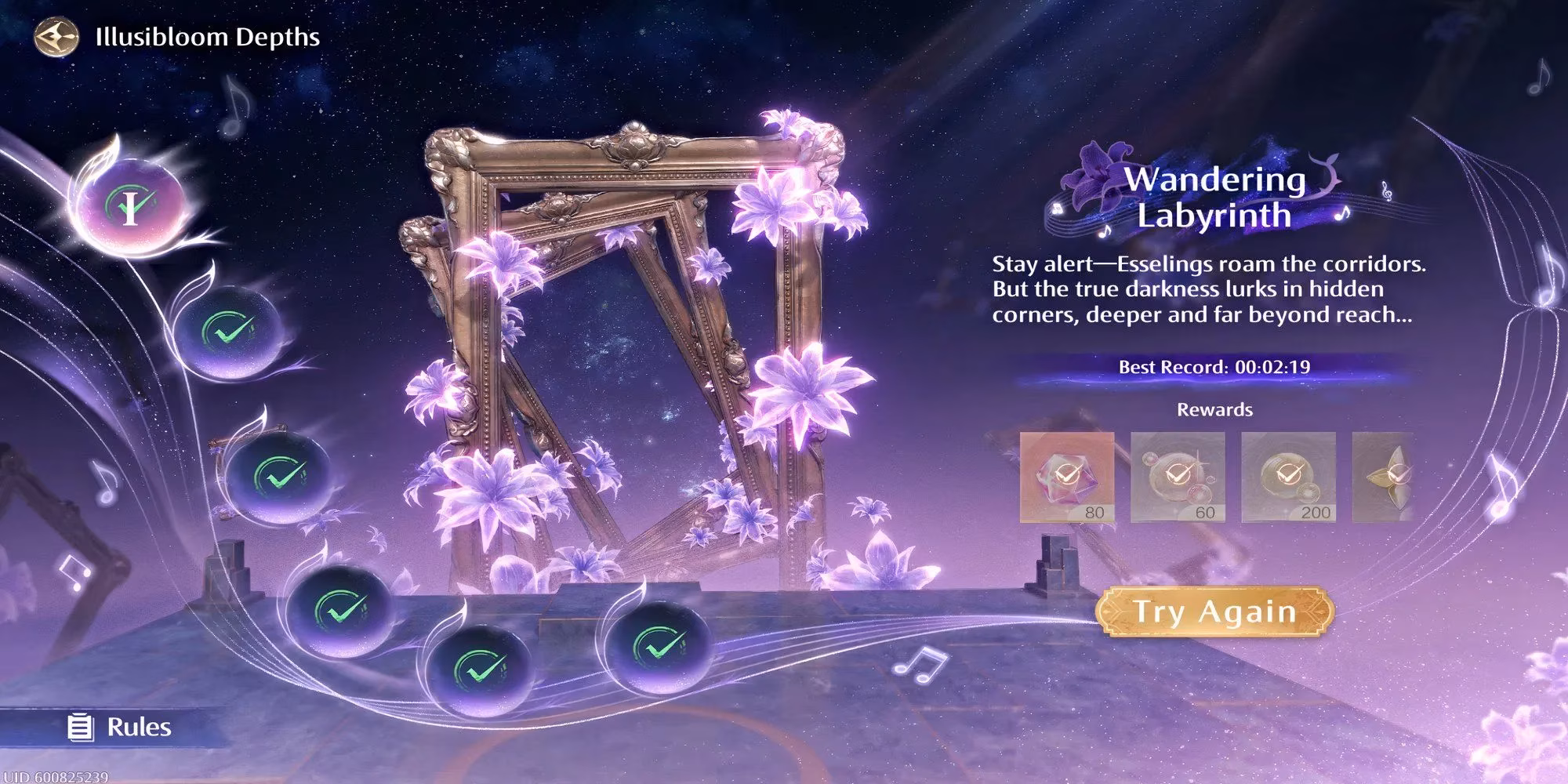Inspect the golden leaf-shaped reward item
Screen dimensions: 1568x784
1384,477
